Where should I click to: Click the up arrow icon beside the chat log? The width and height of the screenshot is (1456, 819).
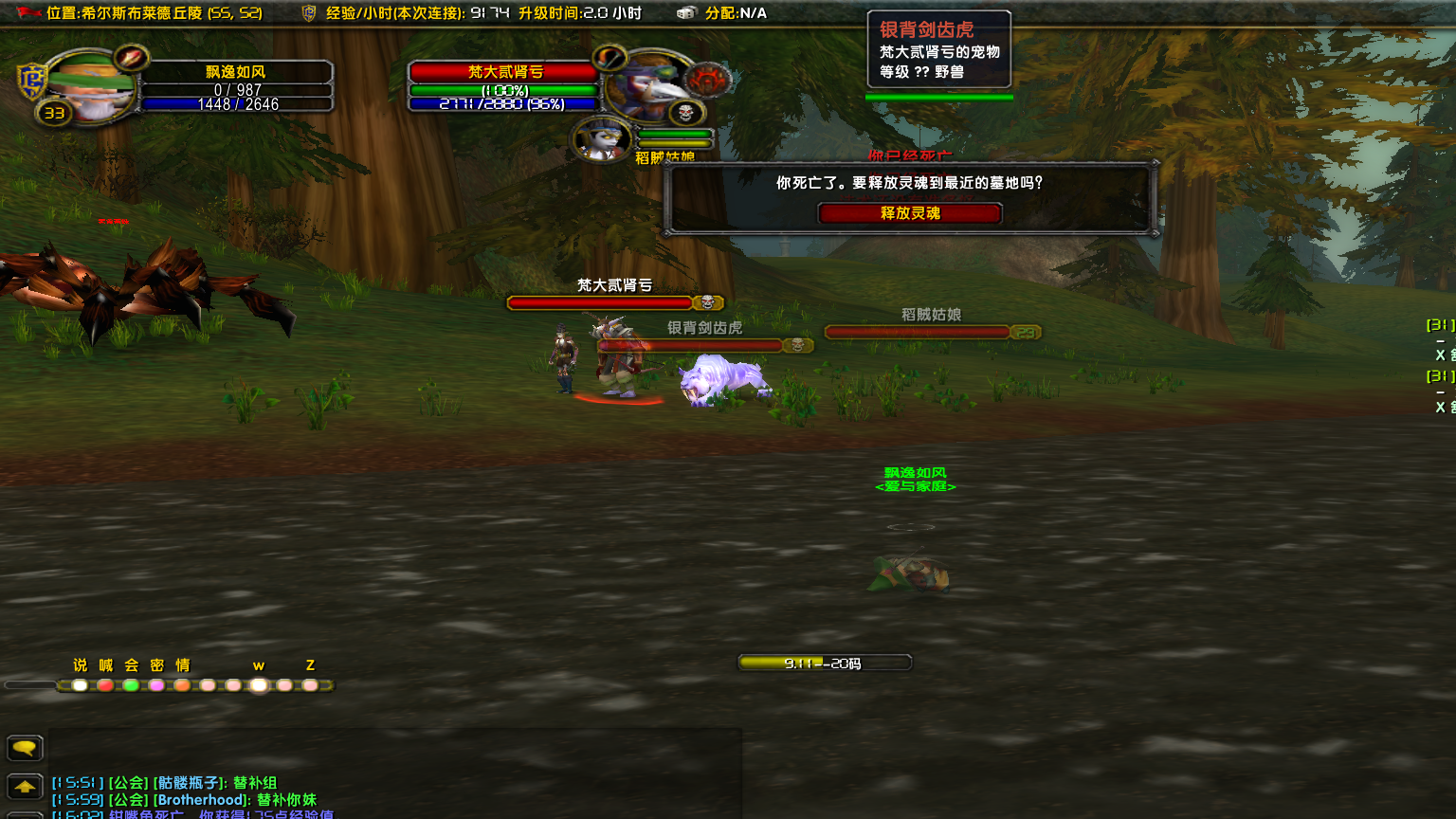click(24, 785)
